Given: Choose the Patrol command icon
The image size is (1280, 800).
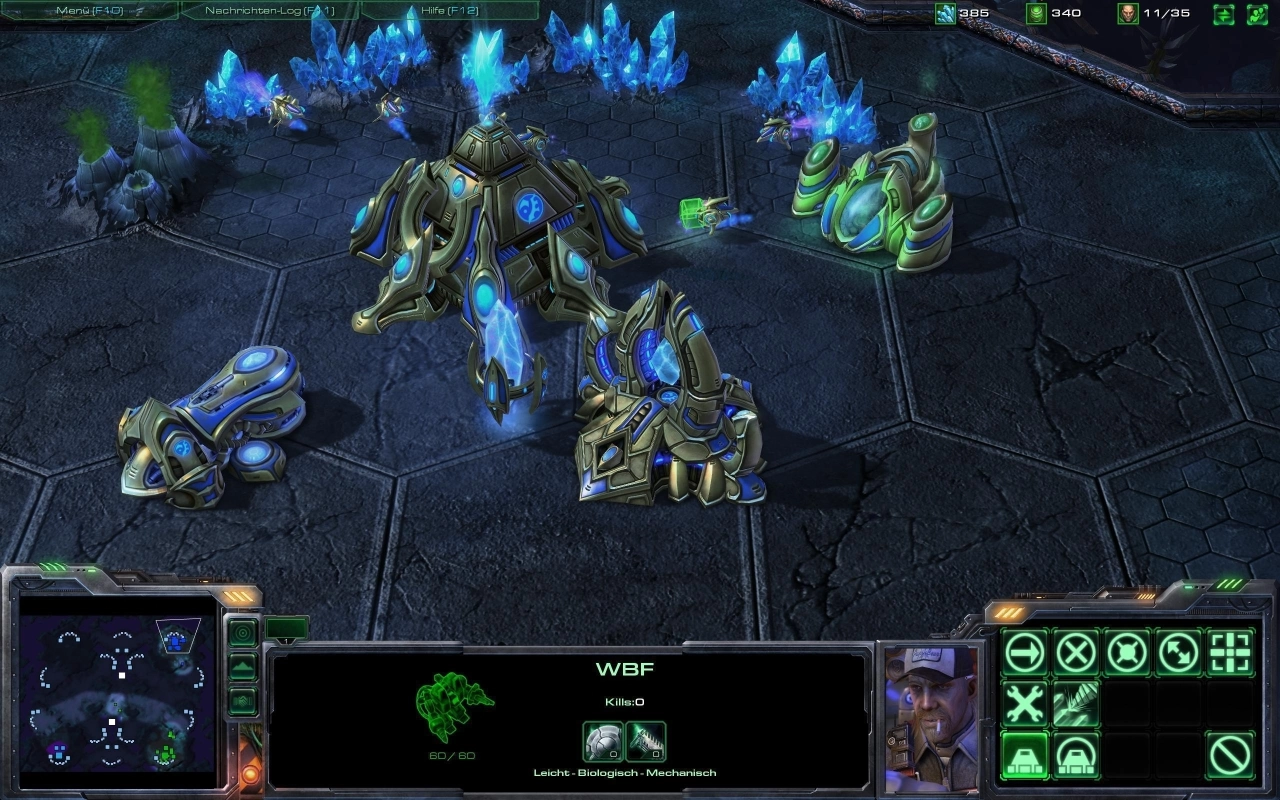Looking at the screenshot, I should click(1179, 653).
